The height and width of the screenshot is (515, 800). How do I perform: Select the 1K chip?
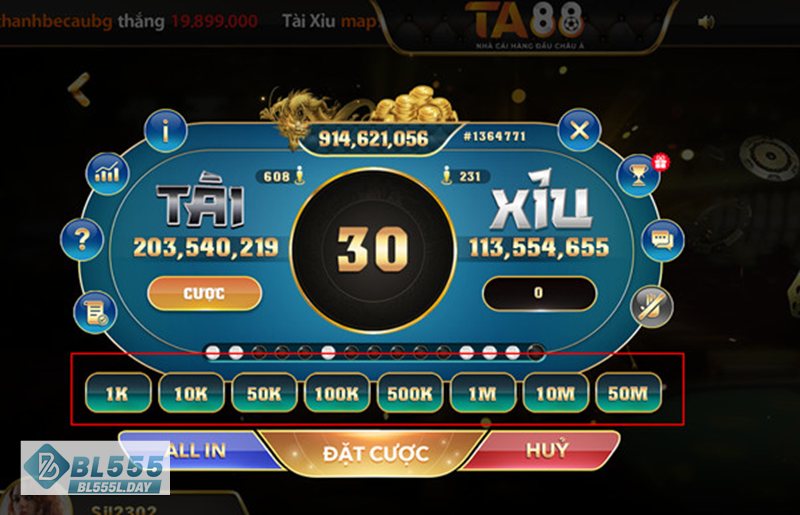117,393
